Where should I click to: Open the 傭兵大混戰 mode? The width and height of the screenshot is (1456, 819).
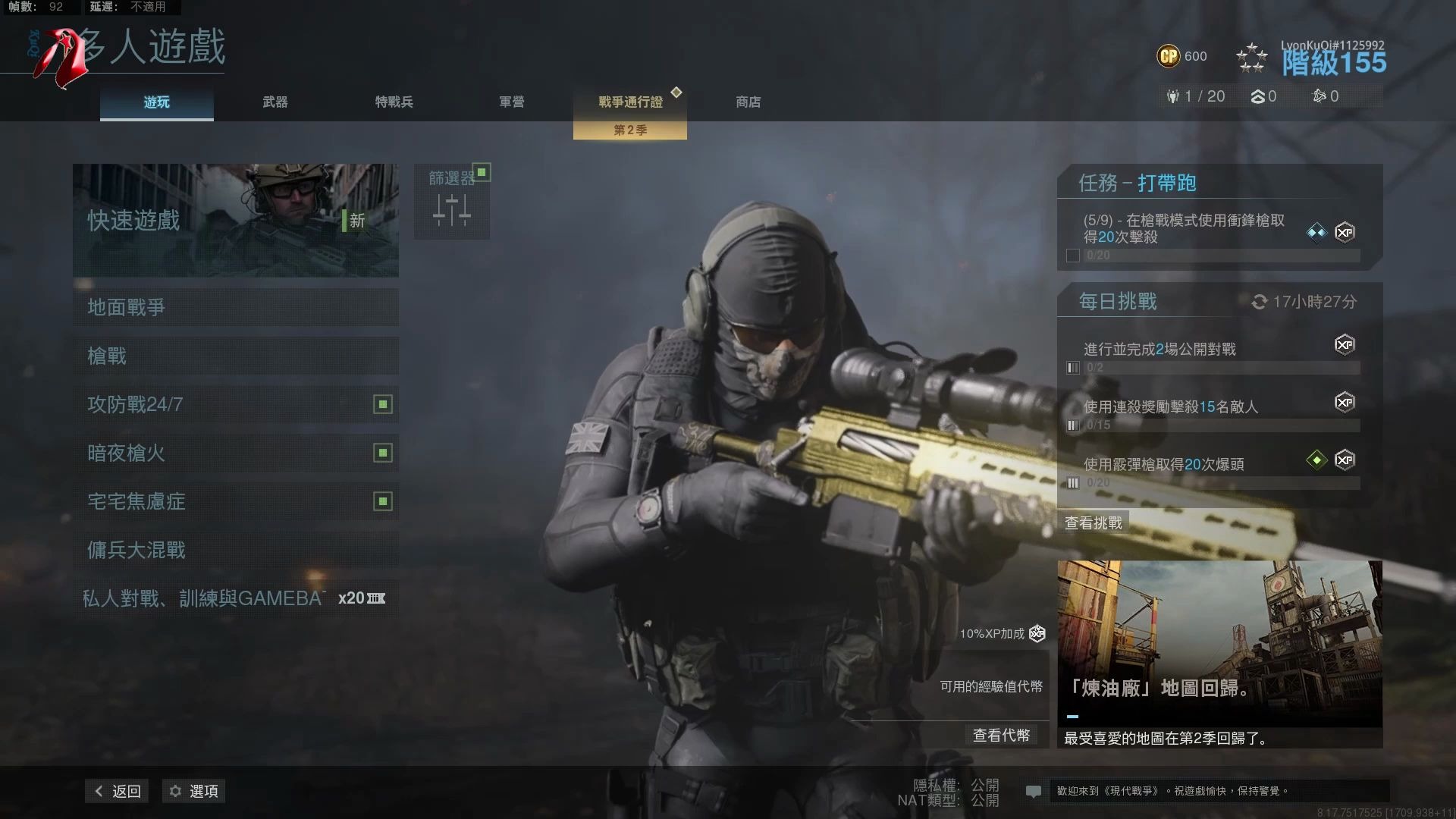tap(235, 550)
